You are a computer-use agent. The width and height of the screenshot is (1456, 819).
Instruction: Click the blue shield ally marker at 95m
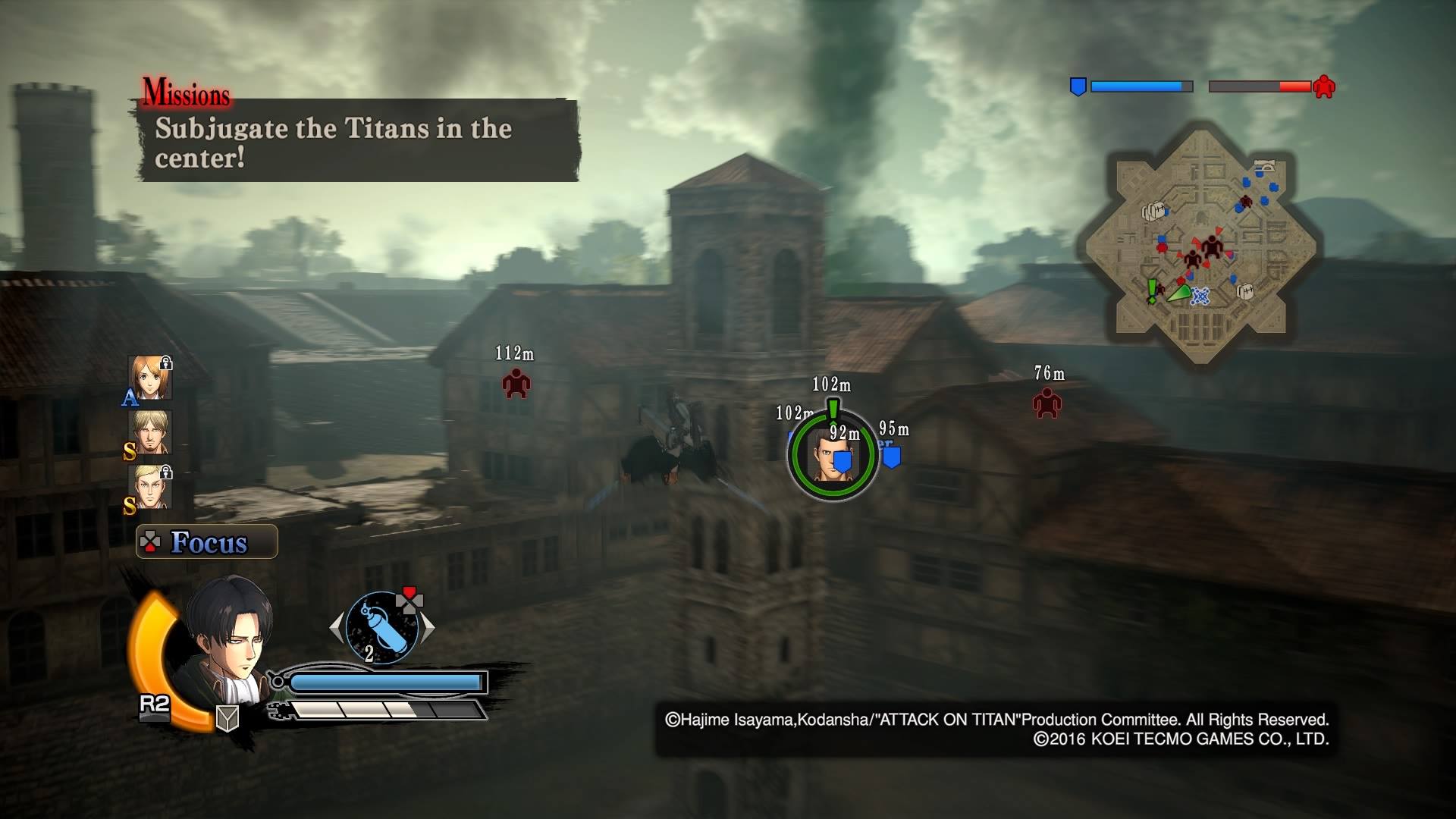click(x=892, y=457)
